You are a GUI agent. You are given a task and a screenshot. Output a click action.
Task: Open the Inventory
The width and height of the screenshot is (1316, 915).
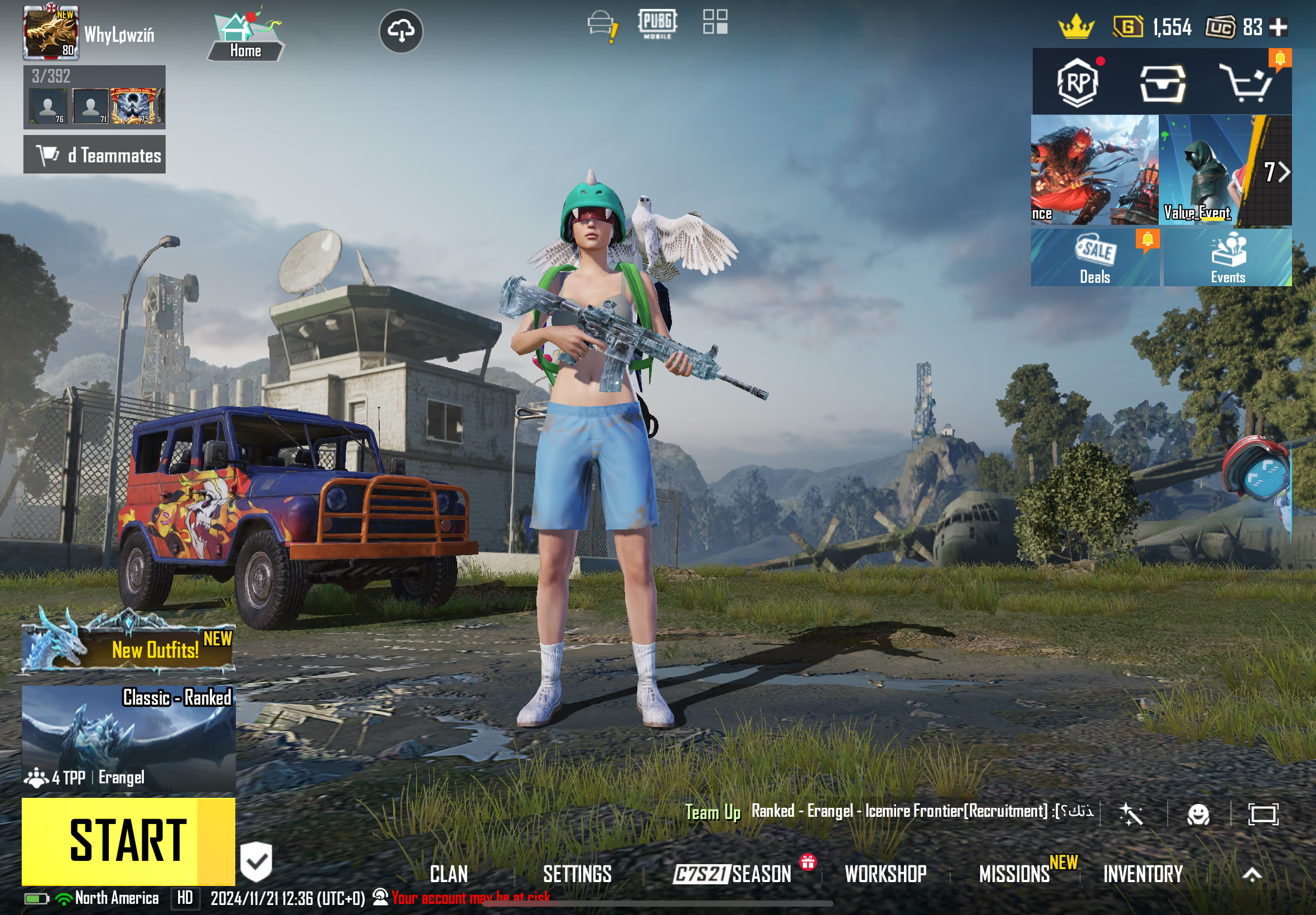pyautogui.click(x=1143, y=874)
